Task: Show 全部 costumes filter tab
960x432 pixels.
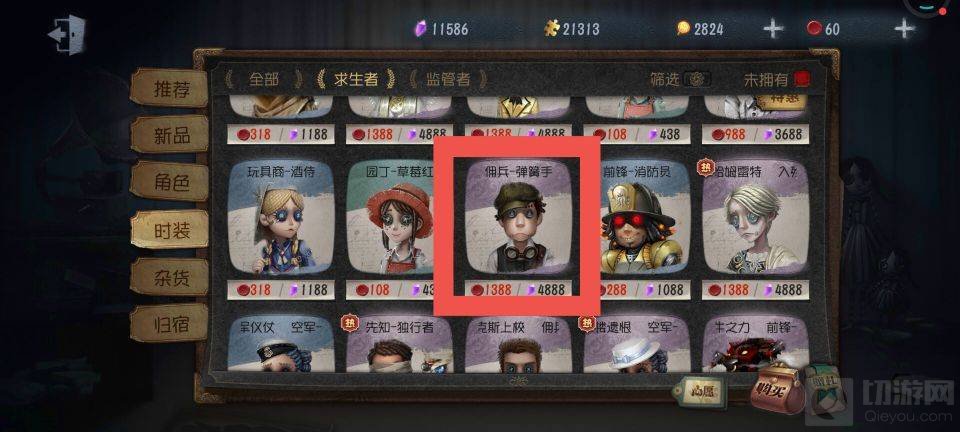Action: 264,79
